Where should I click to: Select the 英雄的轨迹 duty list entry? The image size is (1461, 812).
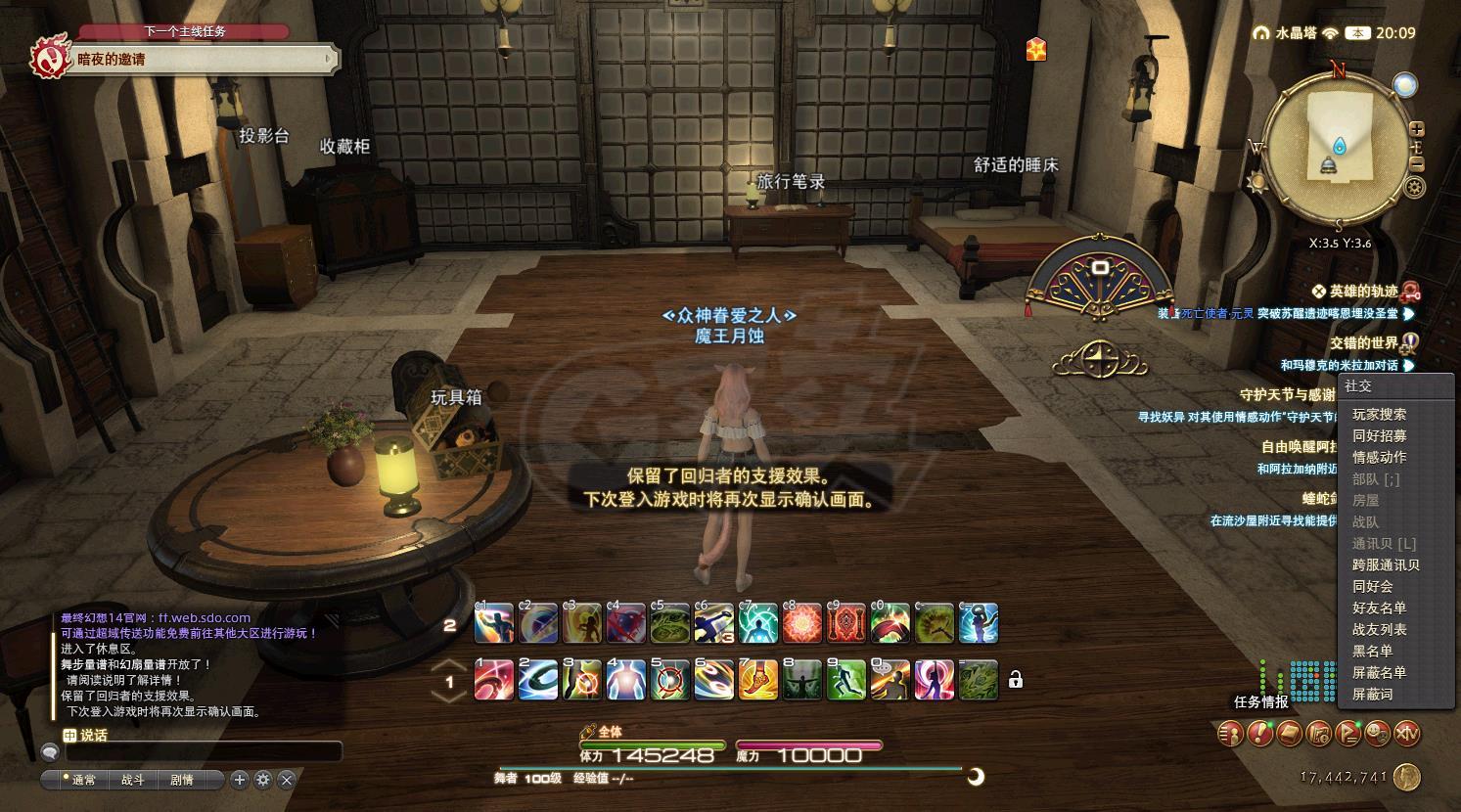click(x=1363, y=291)
